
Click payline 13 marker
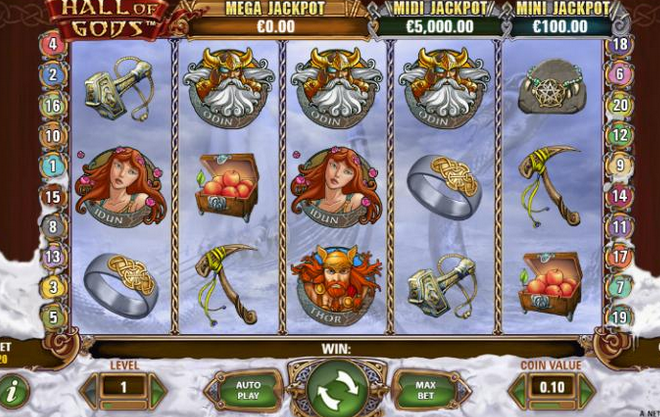52,257
